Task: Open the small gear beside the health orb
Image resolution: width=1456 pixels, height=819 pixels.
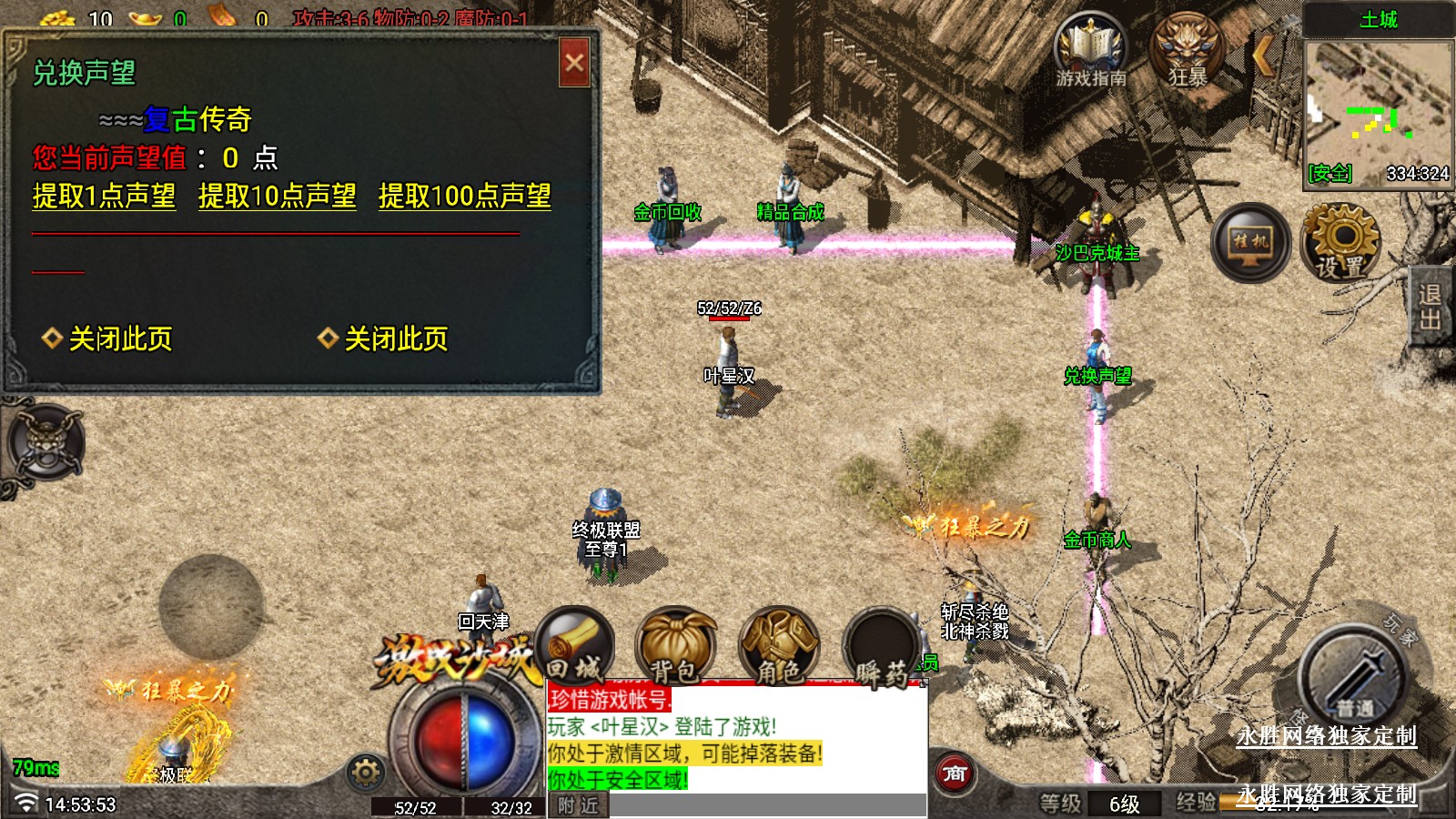Action: click(366, 773)
